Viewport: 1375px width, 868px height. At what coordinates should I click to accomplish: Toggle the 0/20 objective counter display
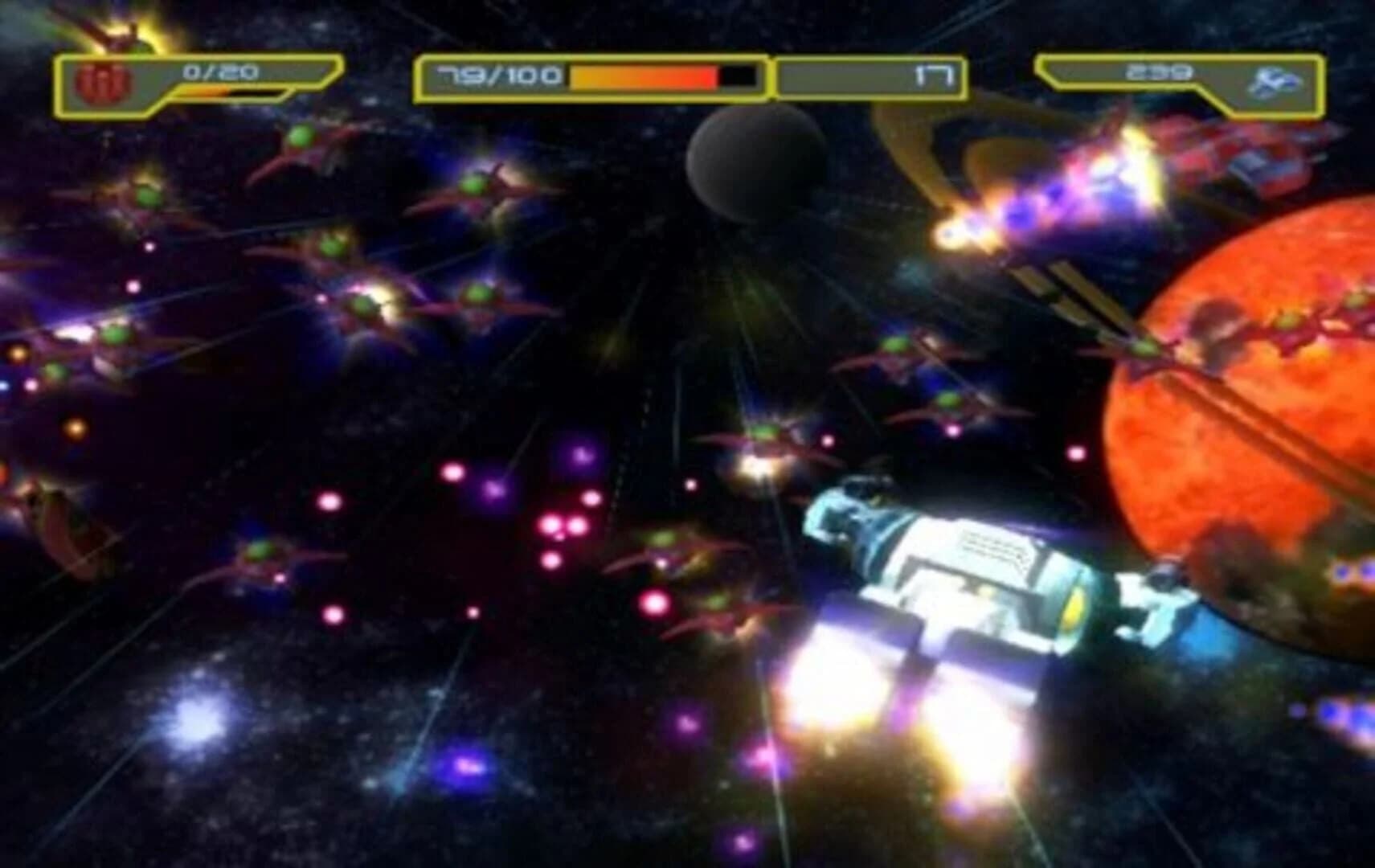[x=219, y=72]
